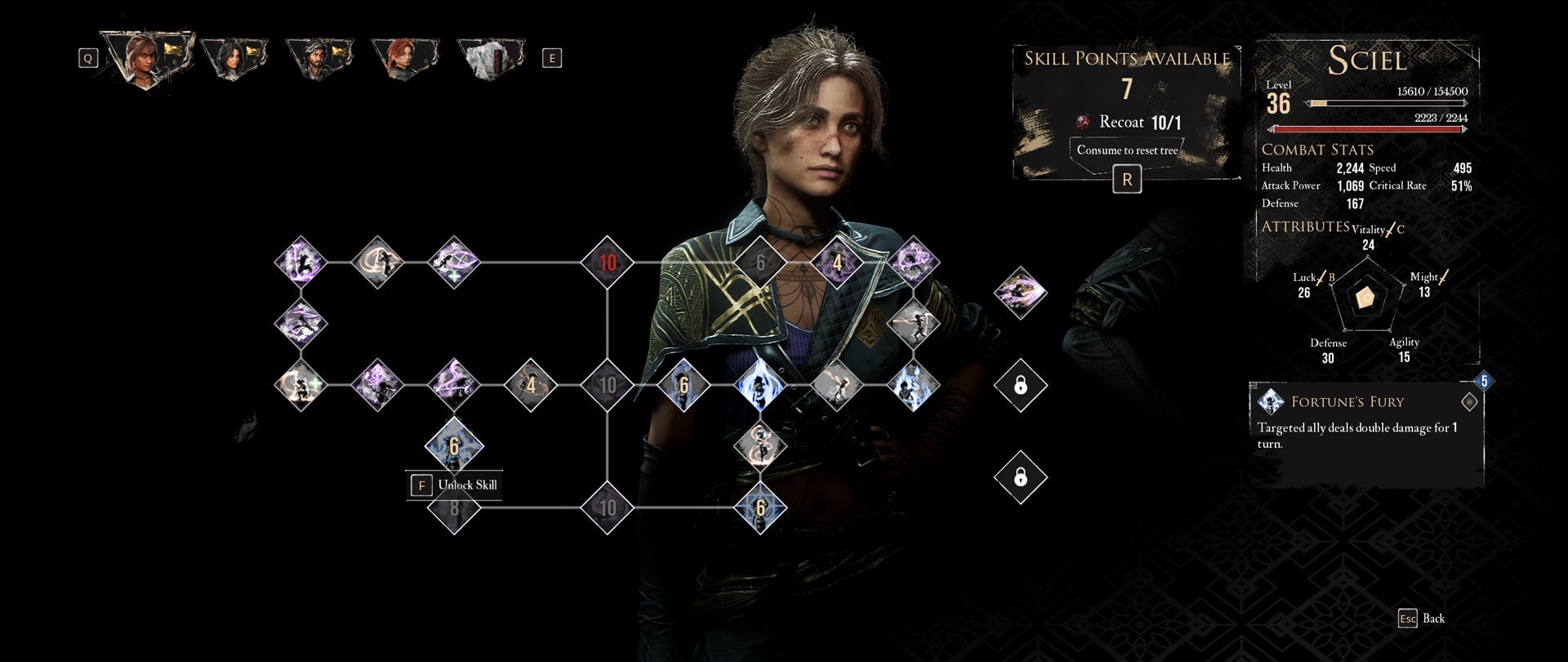The height and width of the screenshot is (662, 1568).
Task: Choose the red-haired Maelle portrait
Action: pos(404,57)
